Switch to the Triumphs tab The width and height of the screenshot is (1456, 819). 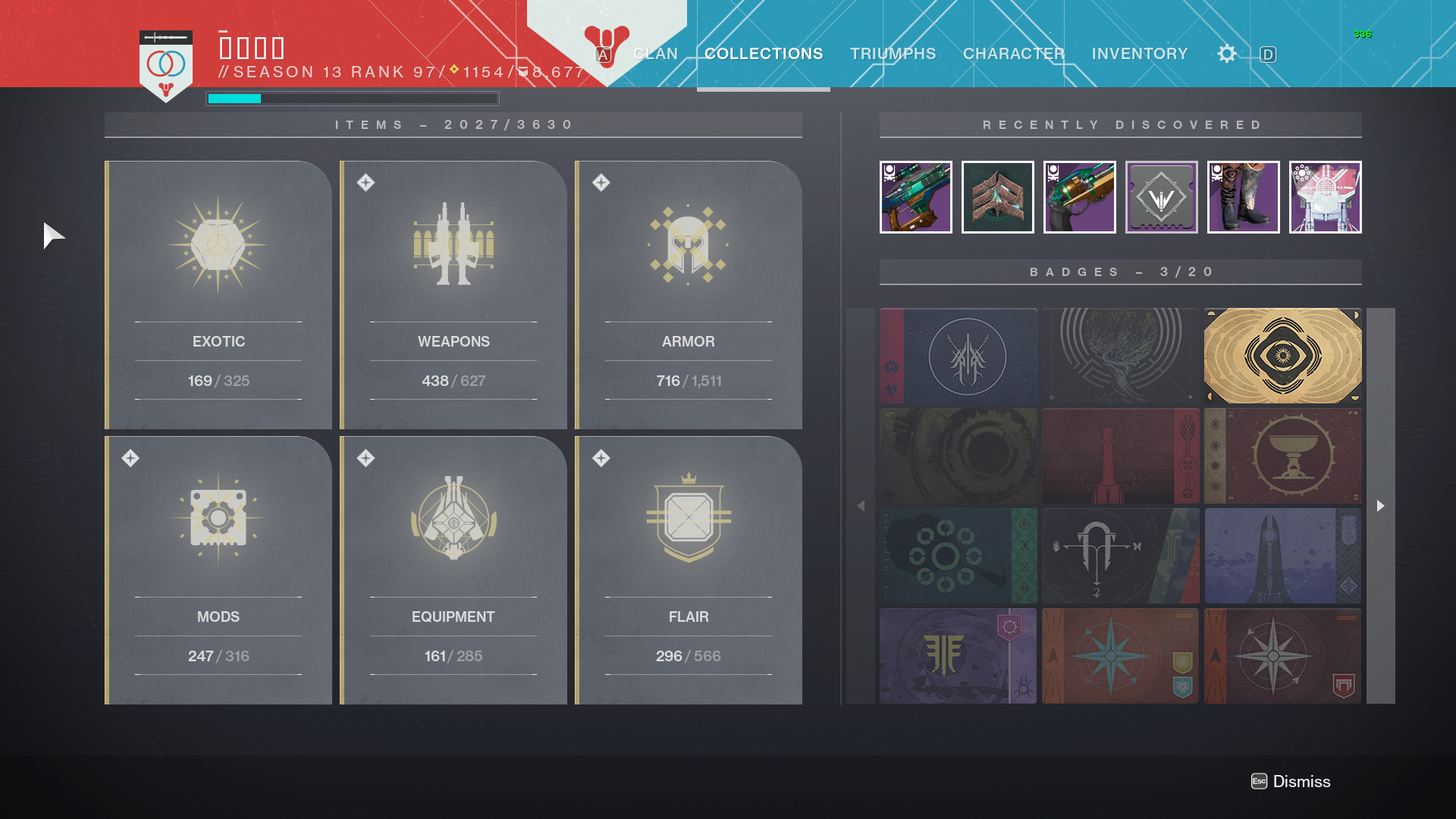(x=893, y=54)
